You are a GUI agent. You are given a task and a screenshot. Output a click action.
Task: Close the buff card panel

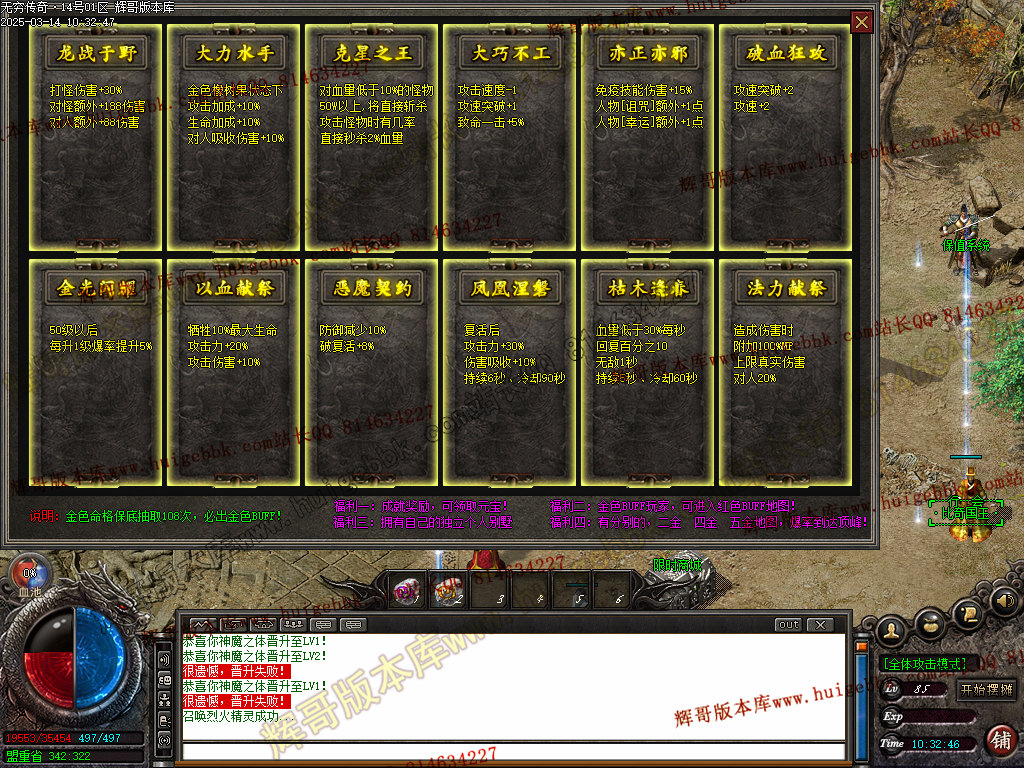[861, 22]
